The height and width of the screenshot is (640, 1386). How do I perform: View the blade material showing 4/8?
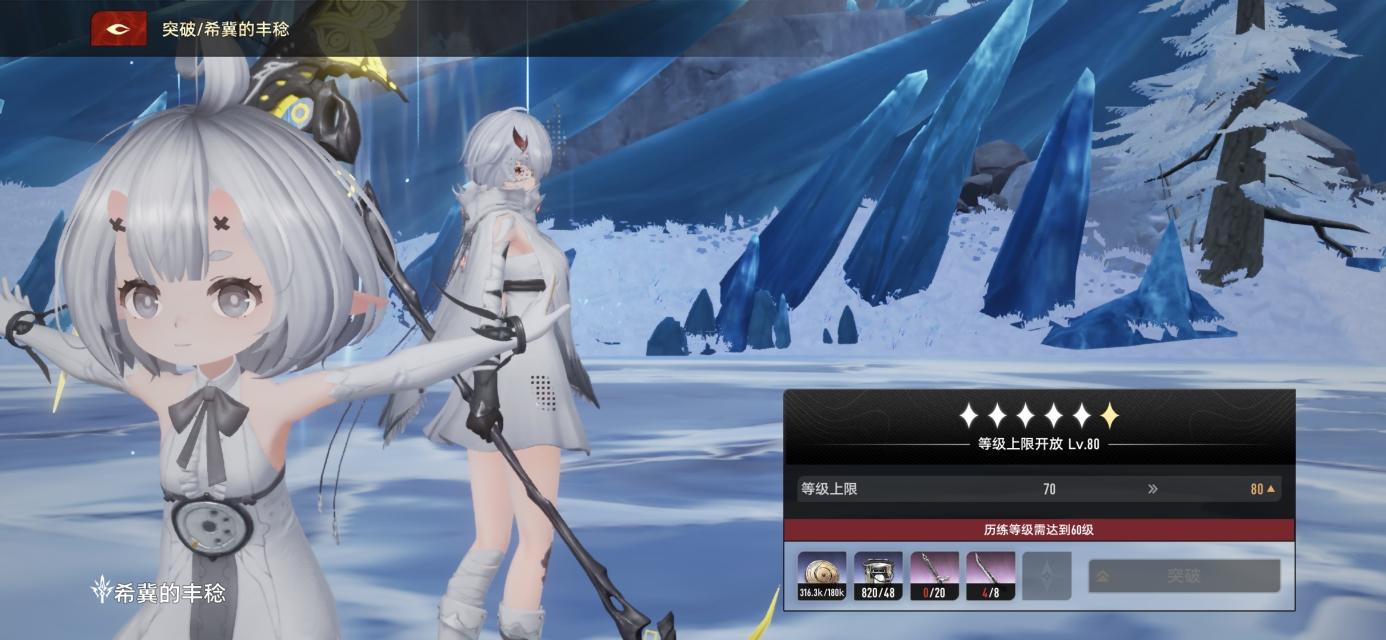click(990, 576)
